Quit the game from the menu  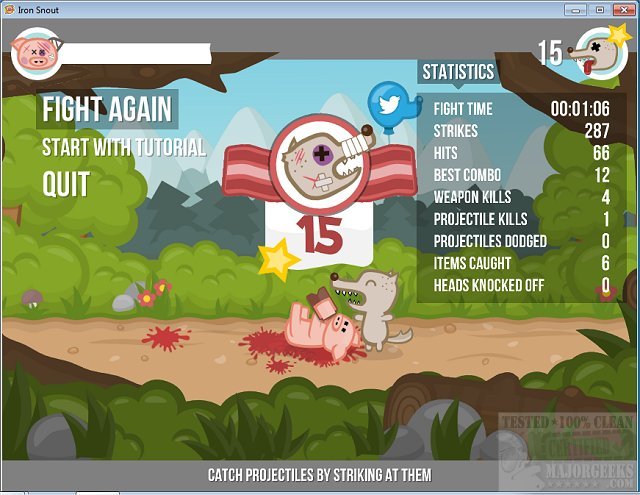pos(66,184)
